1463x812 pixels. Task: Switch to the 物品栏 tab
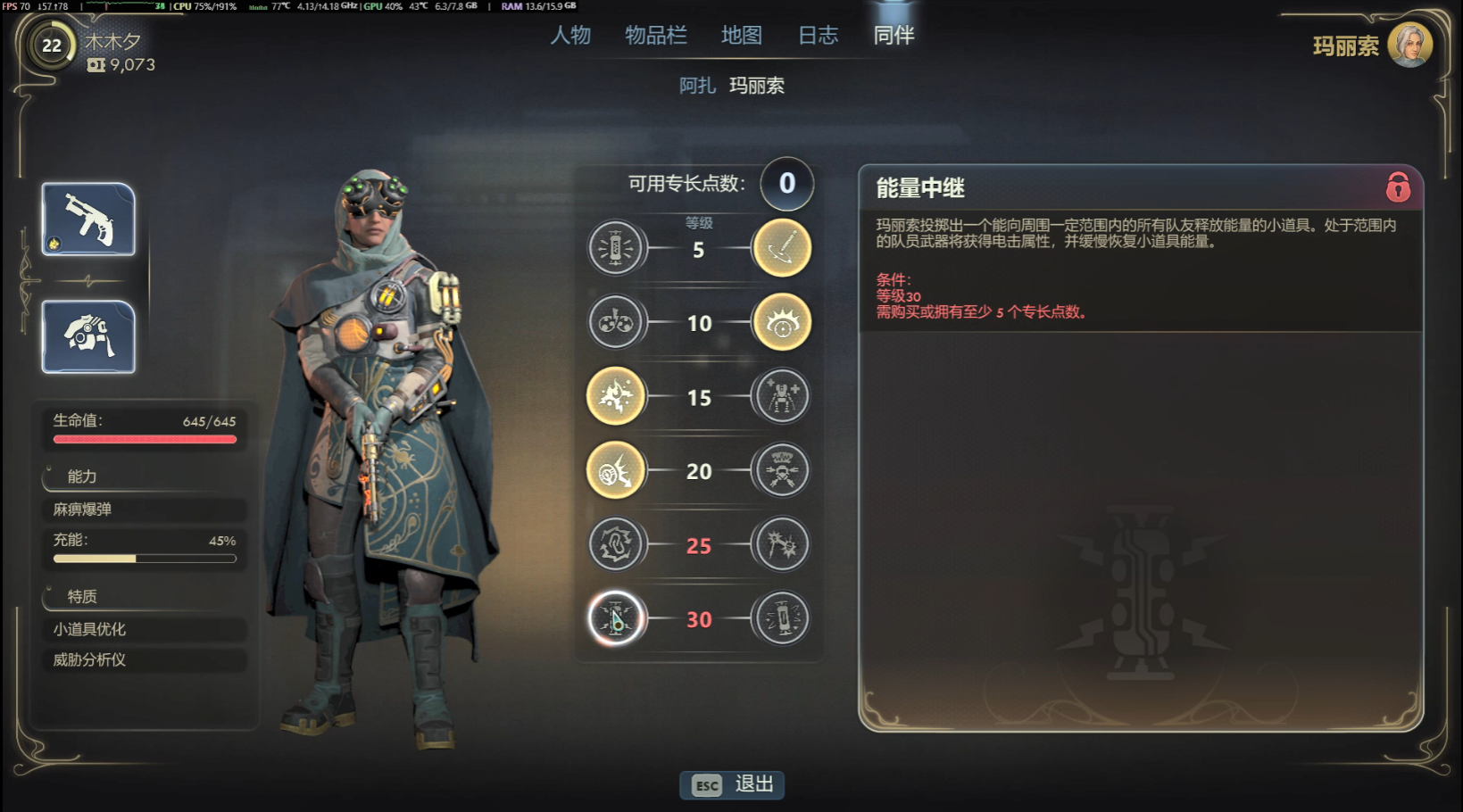pos(656,34)
